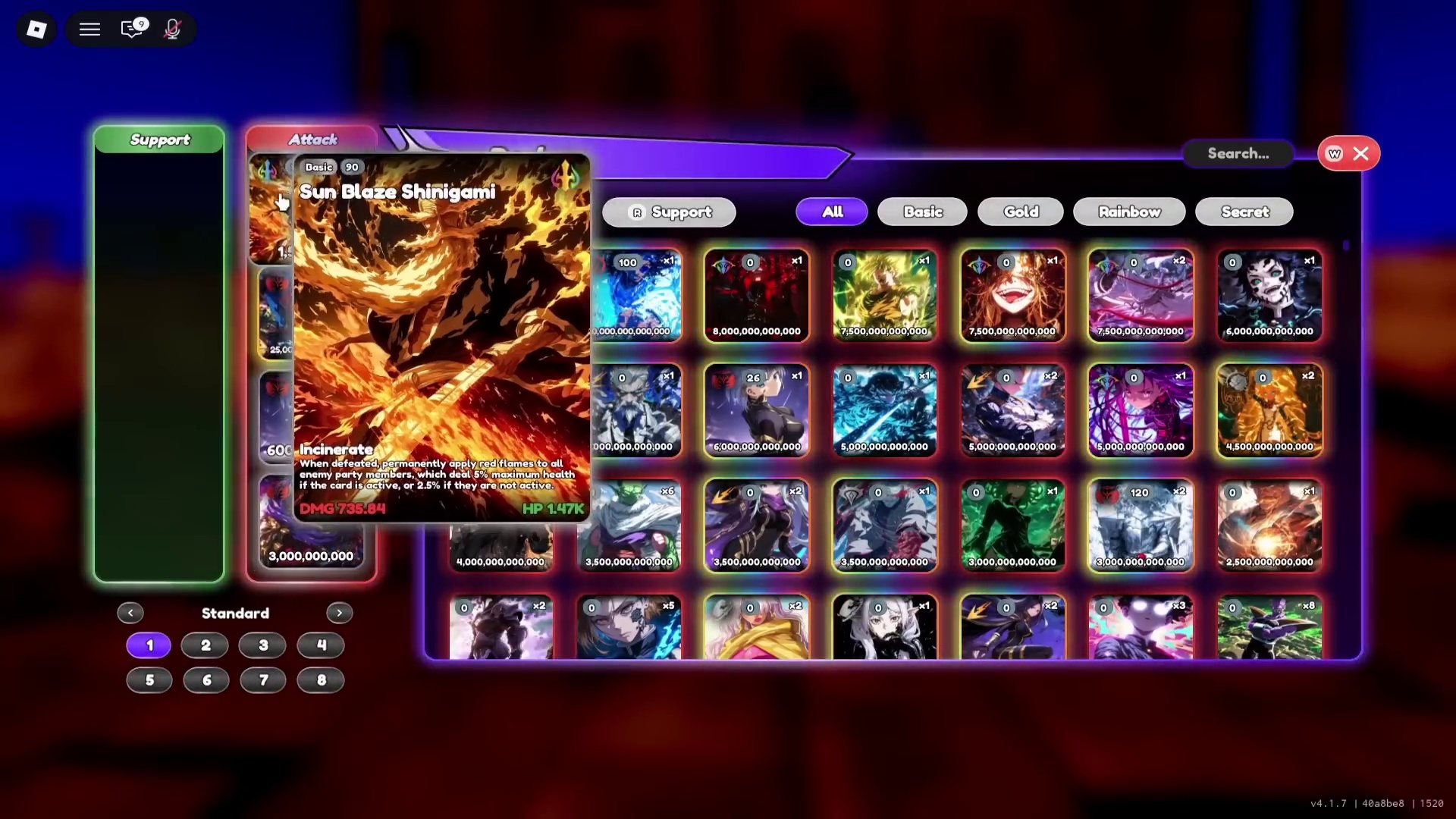Click the left chevron beside Standard

[130, 613]
